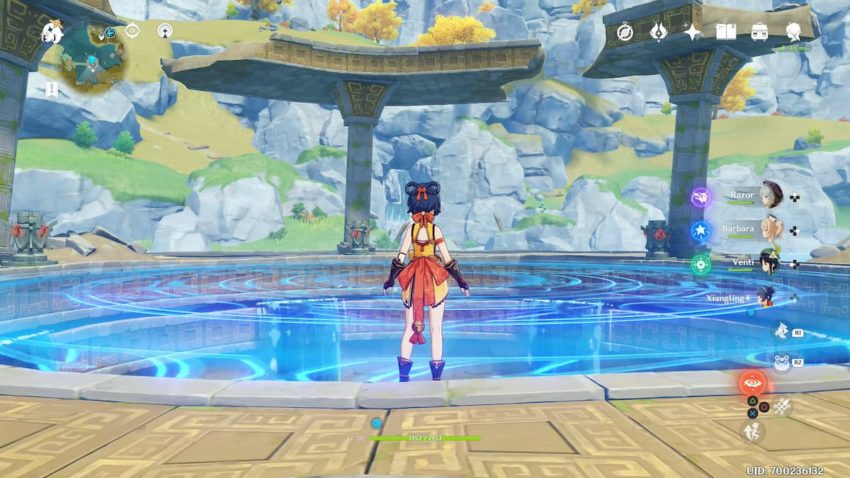This screenshot has width=850, height=478.
Task: Open the Wish star icon
Action: tap(692, 32)
